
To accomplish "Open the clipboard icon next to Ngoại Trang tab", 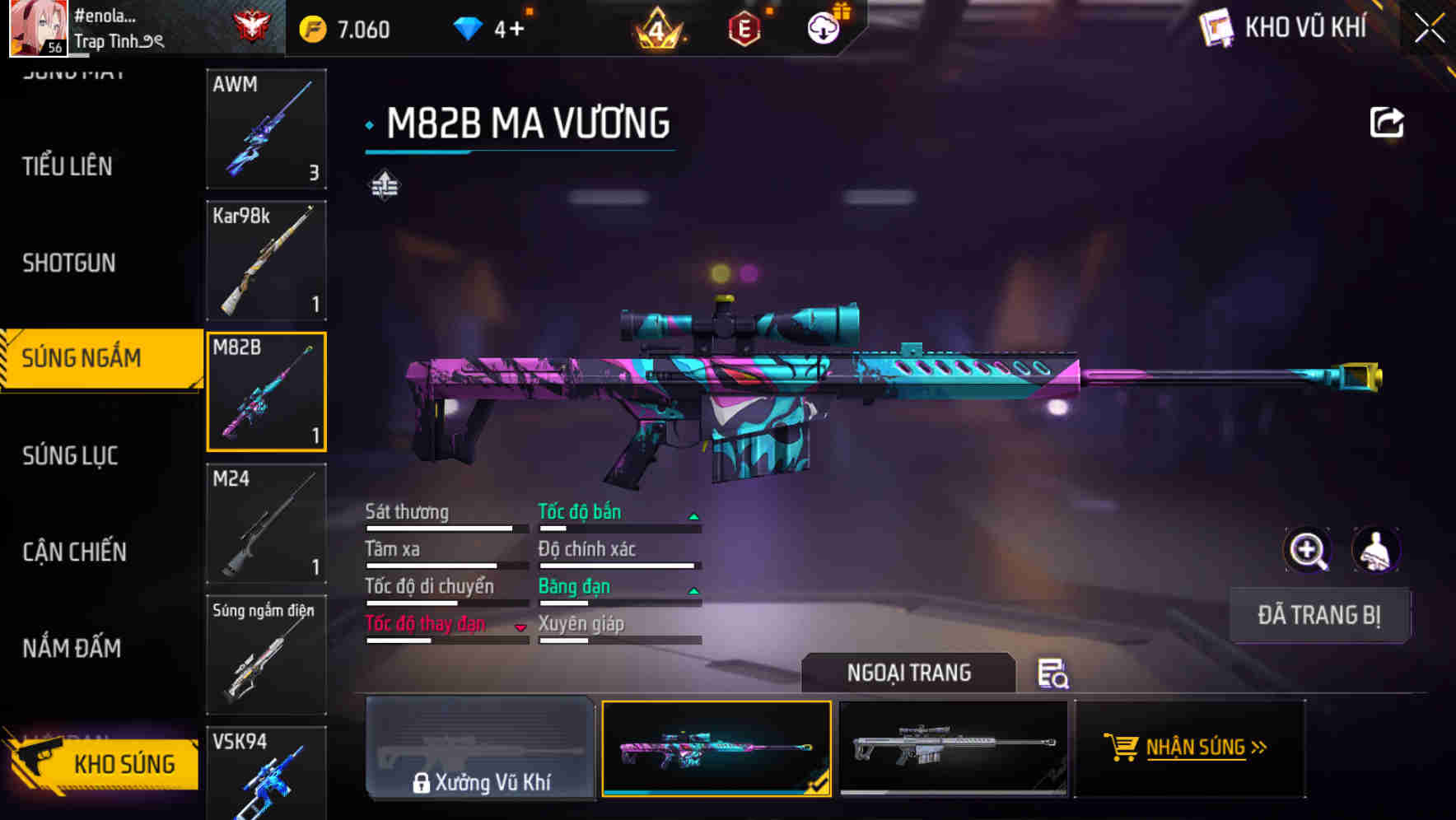I will (1055, 675).
